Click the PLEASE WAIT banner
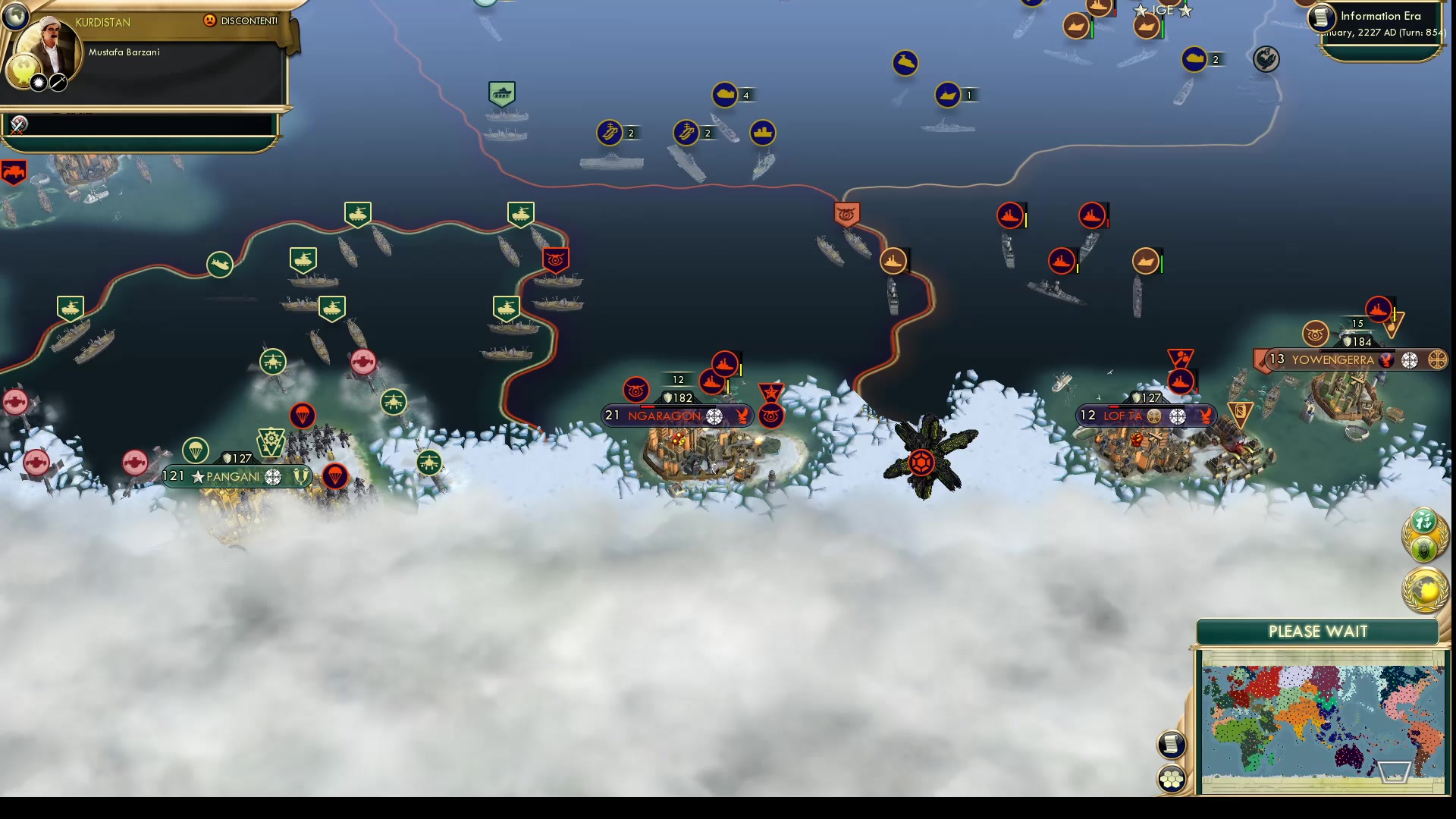1456x819 pixels. tap(1317, 632)
